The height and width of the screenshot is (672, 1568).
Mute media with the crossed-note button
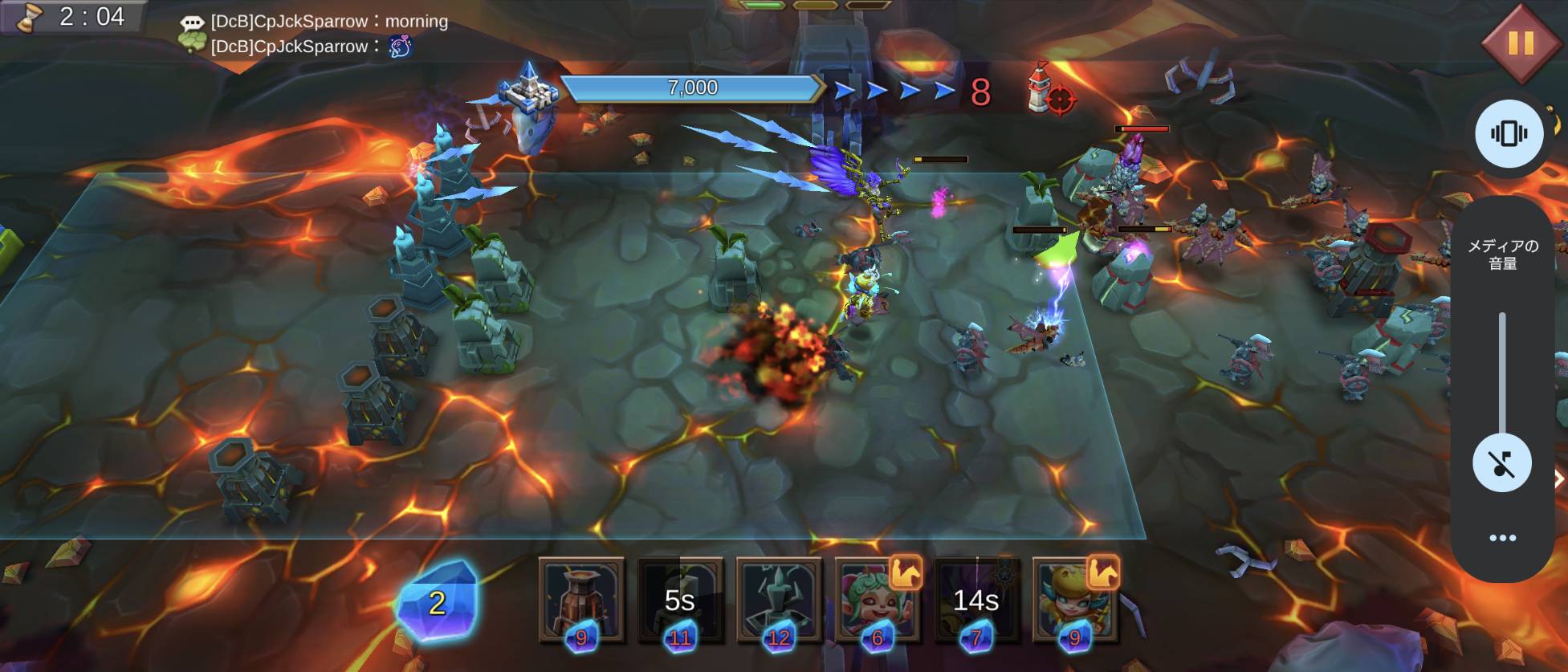tap(1501, 463)
